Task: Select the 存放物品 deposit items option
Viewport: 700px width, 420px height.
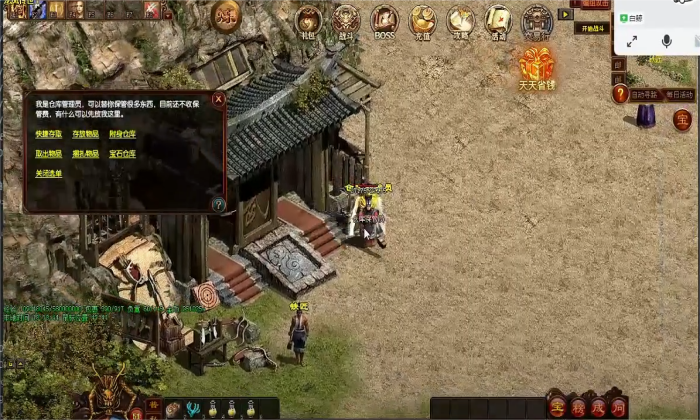Action: [x=85, y=134]
